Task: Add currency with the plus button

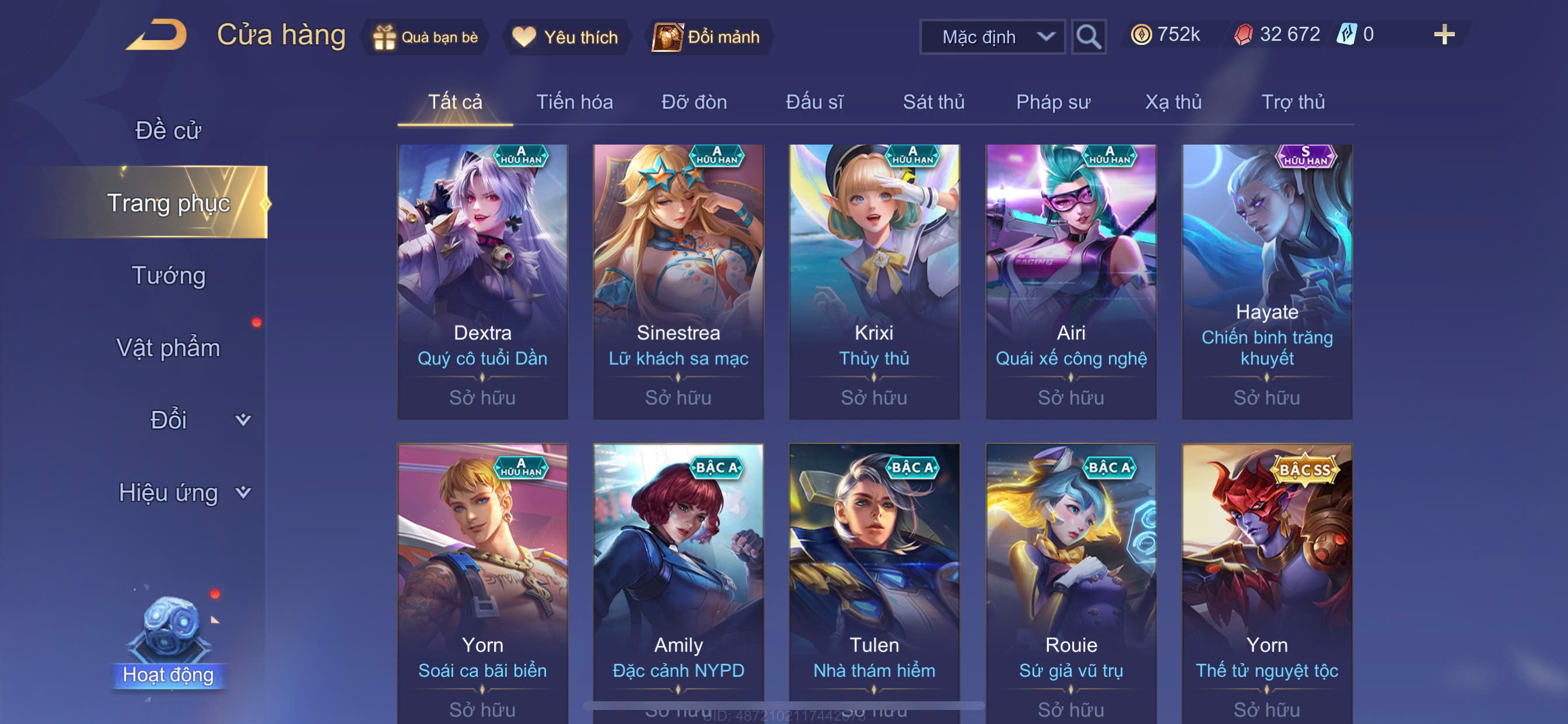Action: (1443, 34)
